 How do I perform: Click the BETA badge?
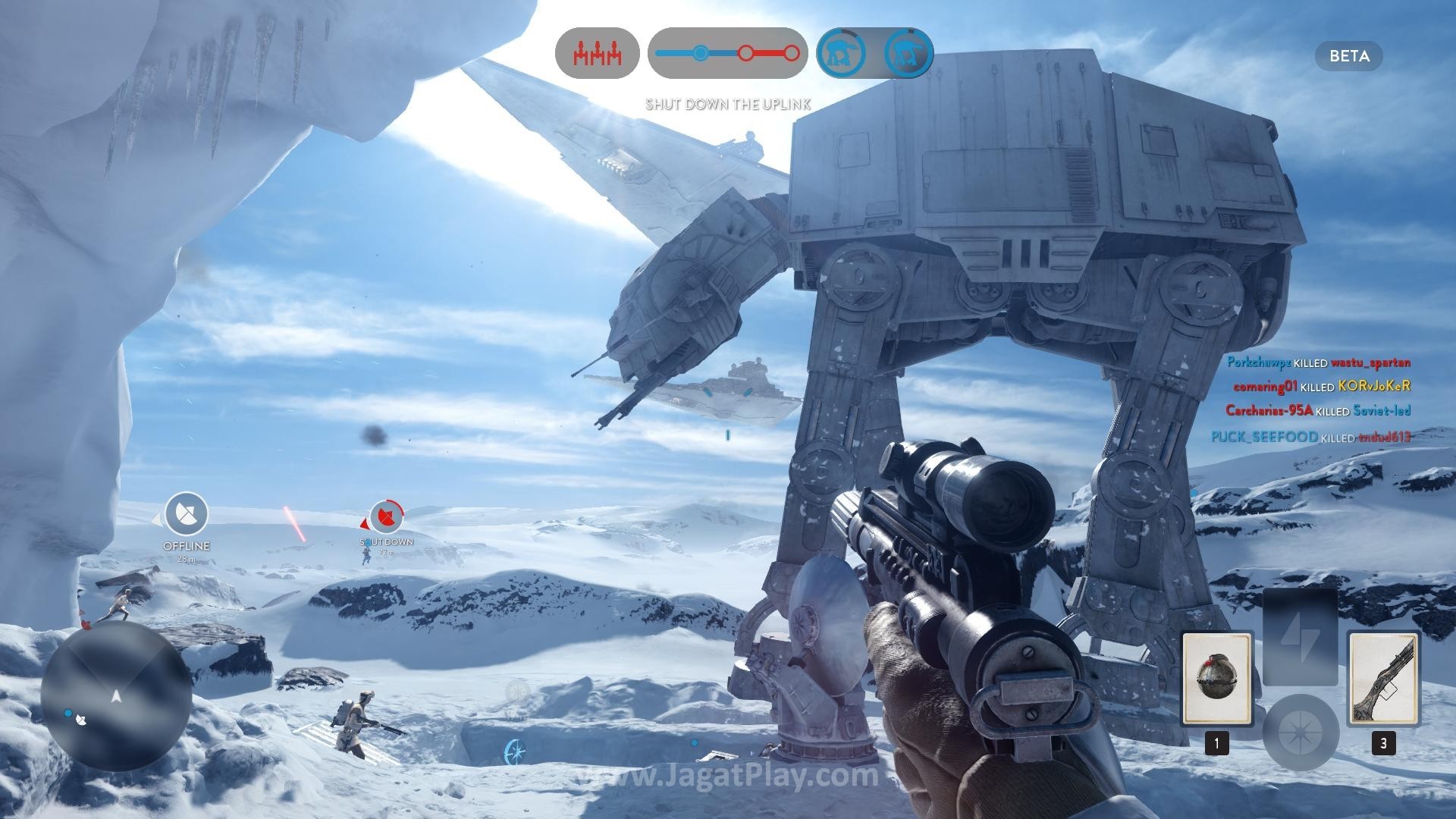coord(1349,56)
